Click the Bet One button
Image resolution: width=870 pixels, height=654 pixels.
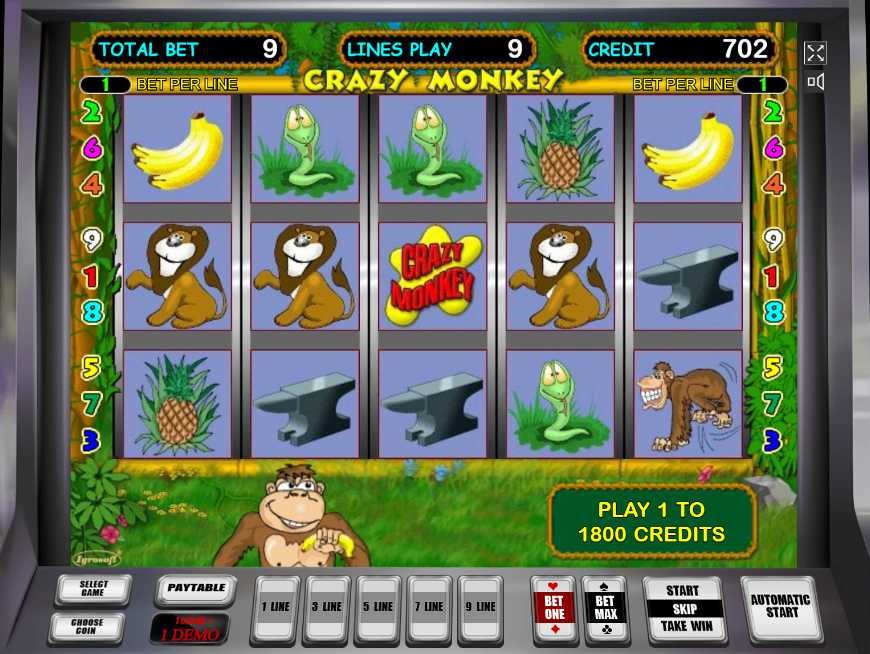point(555,607)
